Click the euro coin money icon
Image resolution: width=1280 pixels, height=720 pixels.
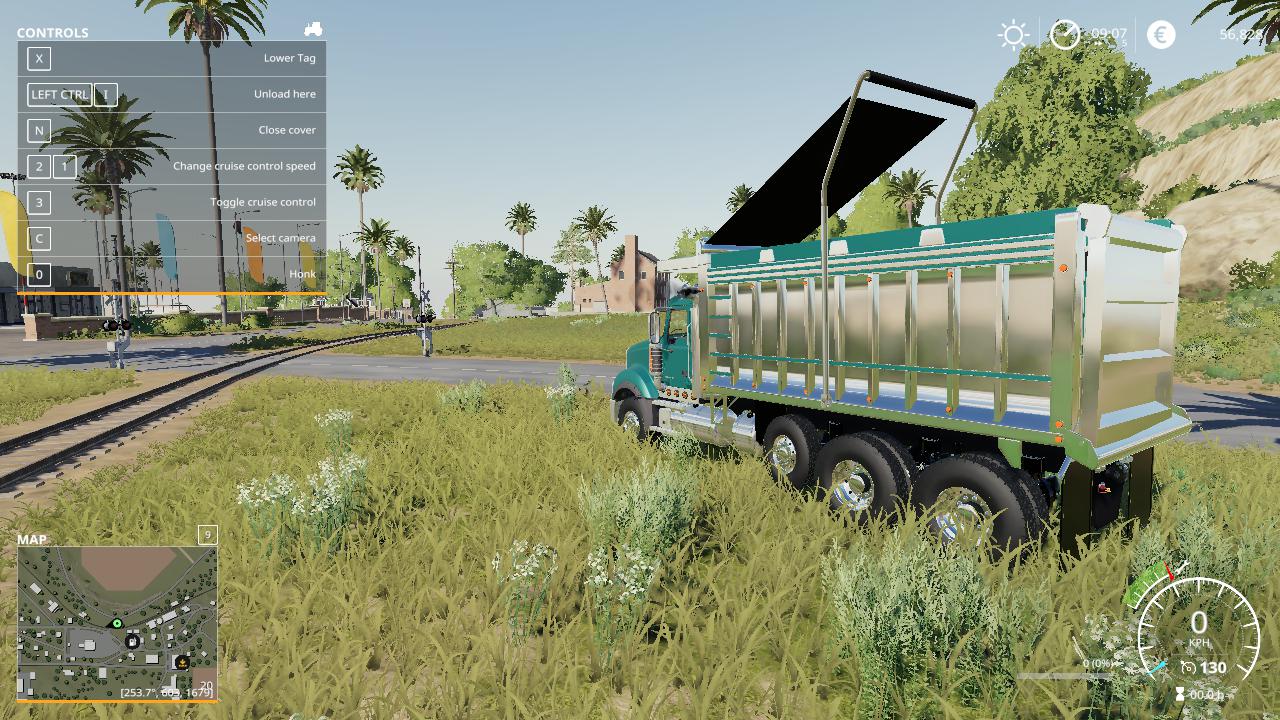pyautogui.click(x=1161, y=35)
